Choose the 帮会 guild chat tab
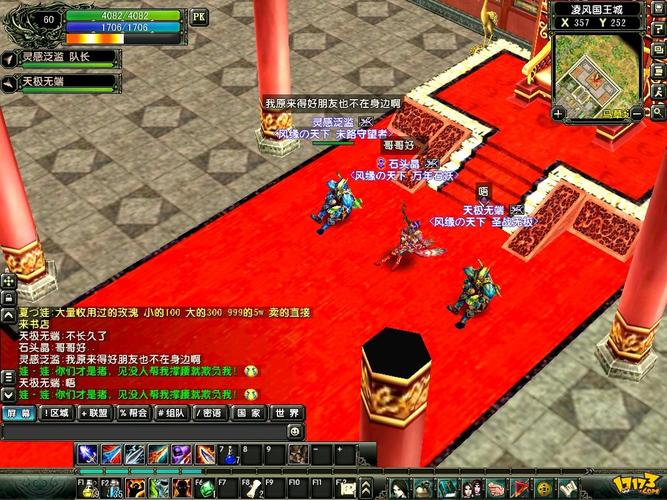The width and height of the screenshot is (667, 500). (134, 412)
